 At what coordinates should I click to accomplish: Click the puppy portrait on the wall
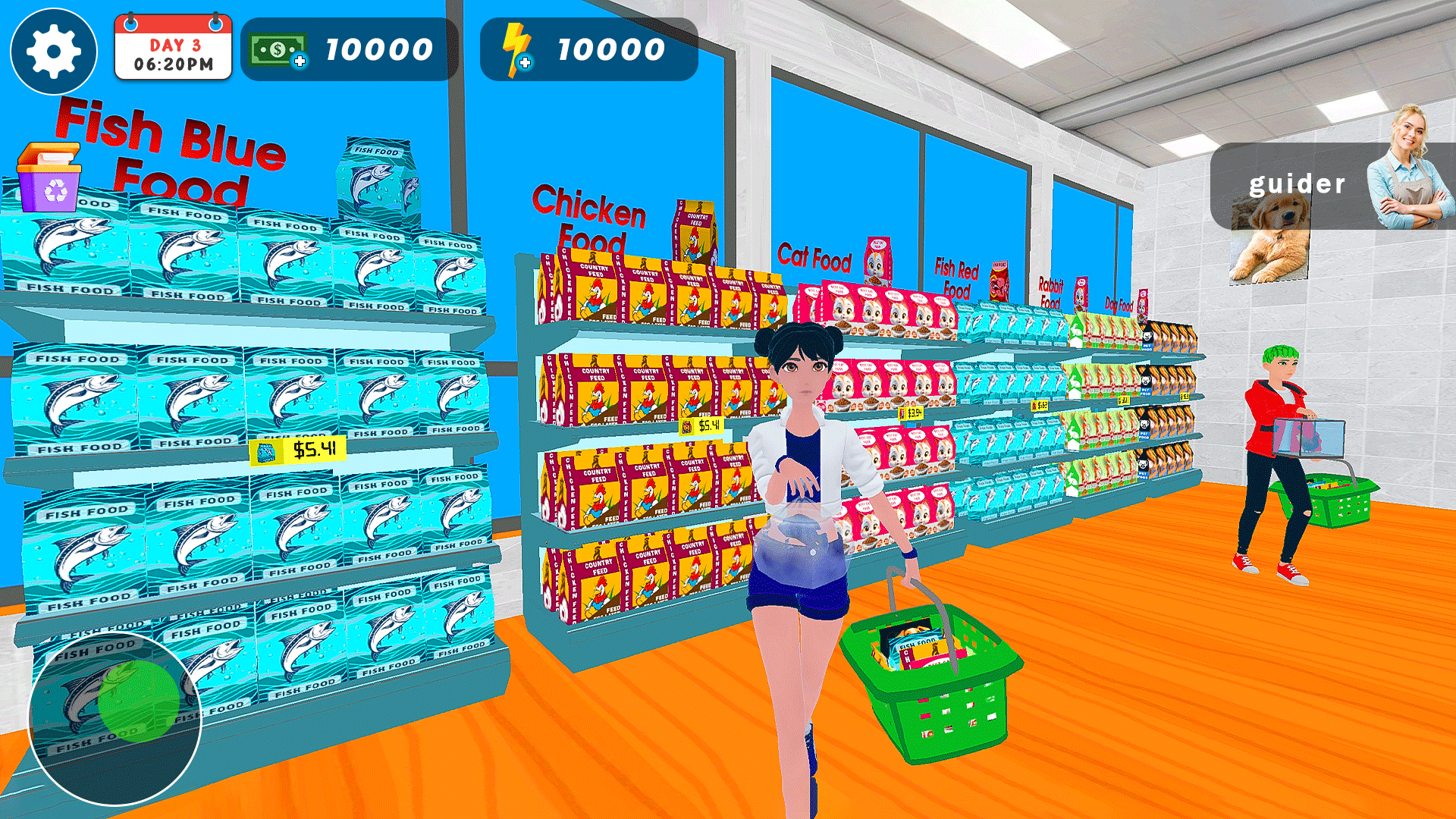tap(1271, 240)
